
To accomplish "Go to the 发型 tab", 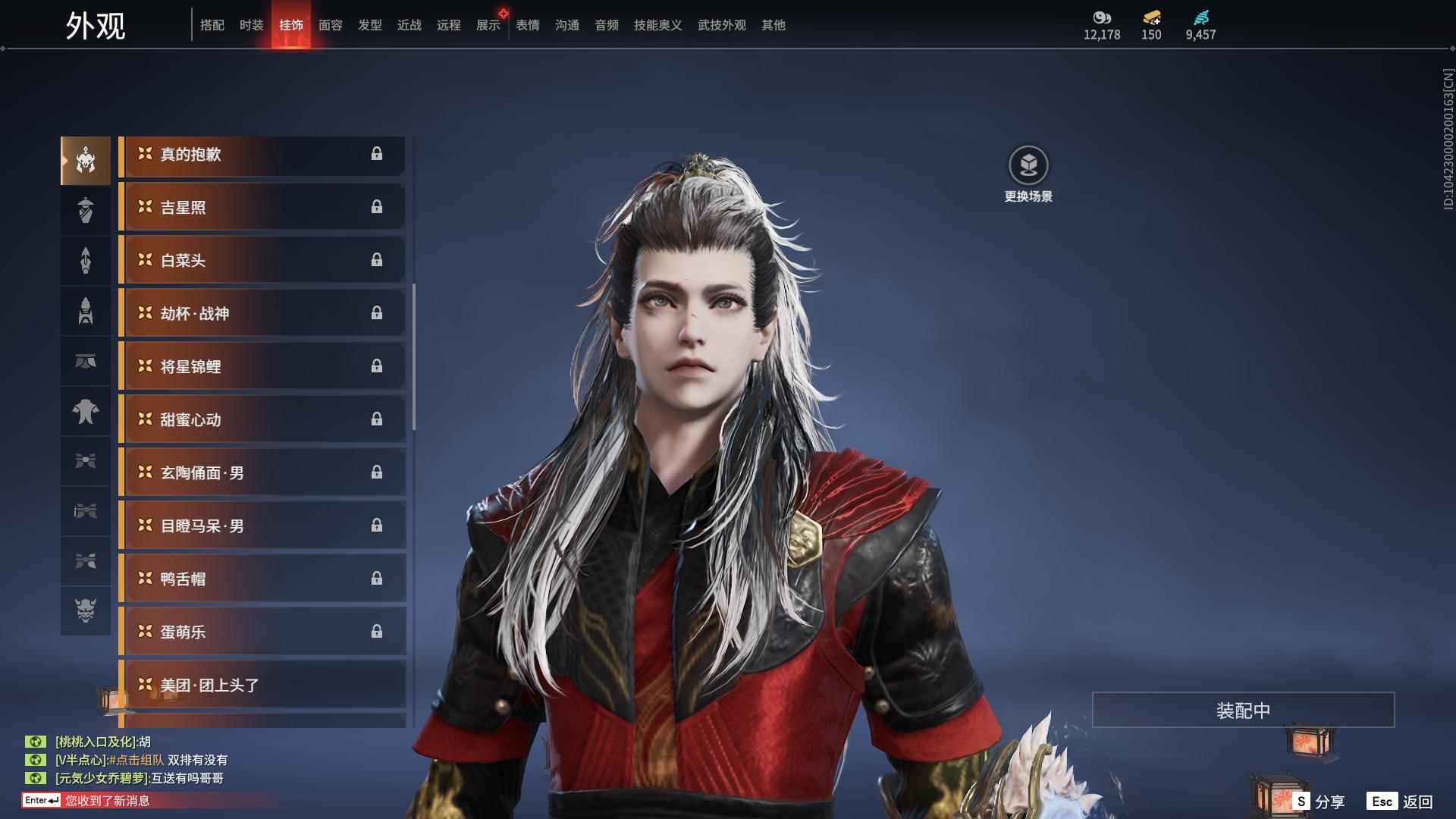I will click(369, 25).
